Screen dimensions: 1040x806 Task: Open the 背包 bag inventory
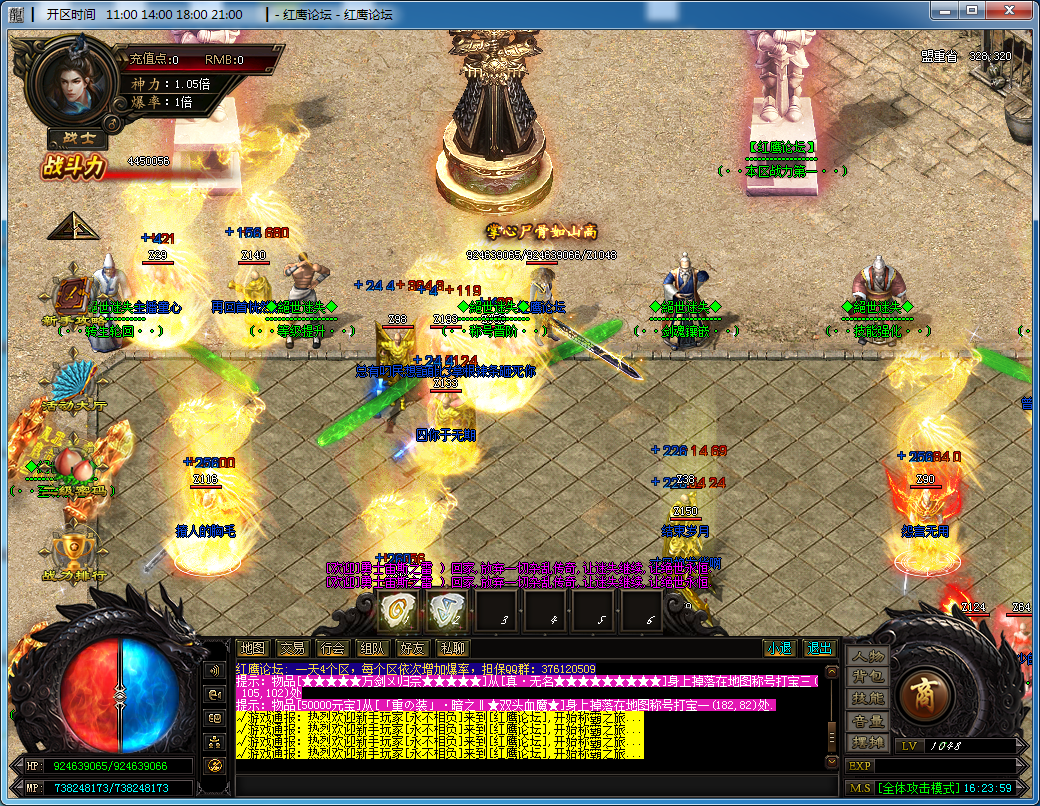867,677
